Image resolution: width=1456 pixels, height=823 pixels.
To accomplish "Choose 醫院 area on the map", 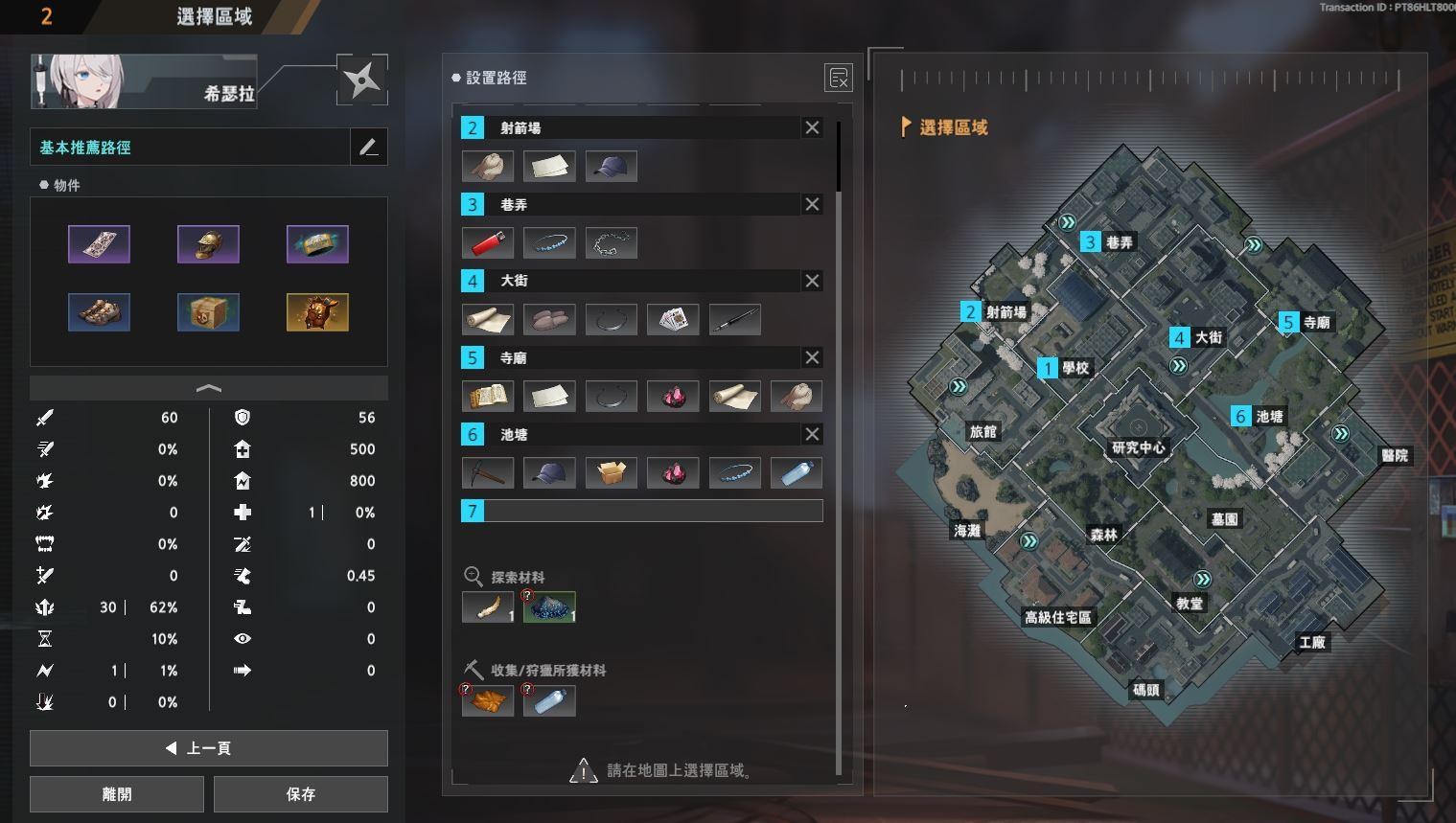I will [1394, 456].
